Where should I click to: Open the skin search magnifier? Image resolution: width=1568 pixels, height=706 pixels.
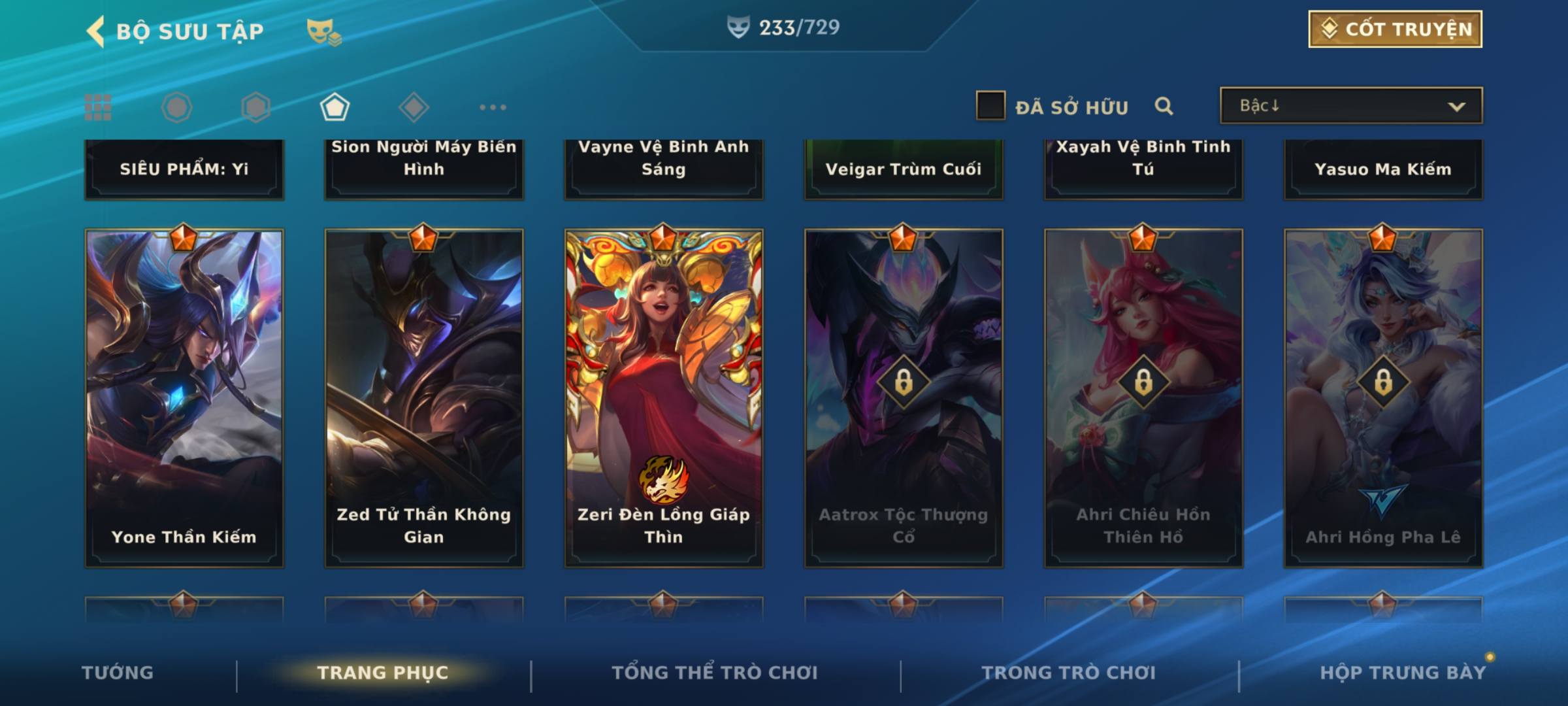[x=1164, y=106]
